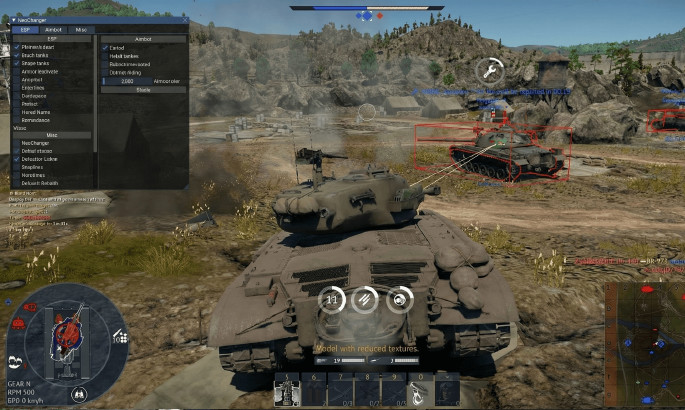Open the crew portrait slot on action bar
Image resolution: width=685 pixels, height=410 pixels.
tap(447, 390)
